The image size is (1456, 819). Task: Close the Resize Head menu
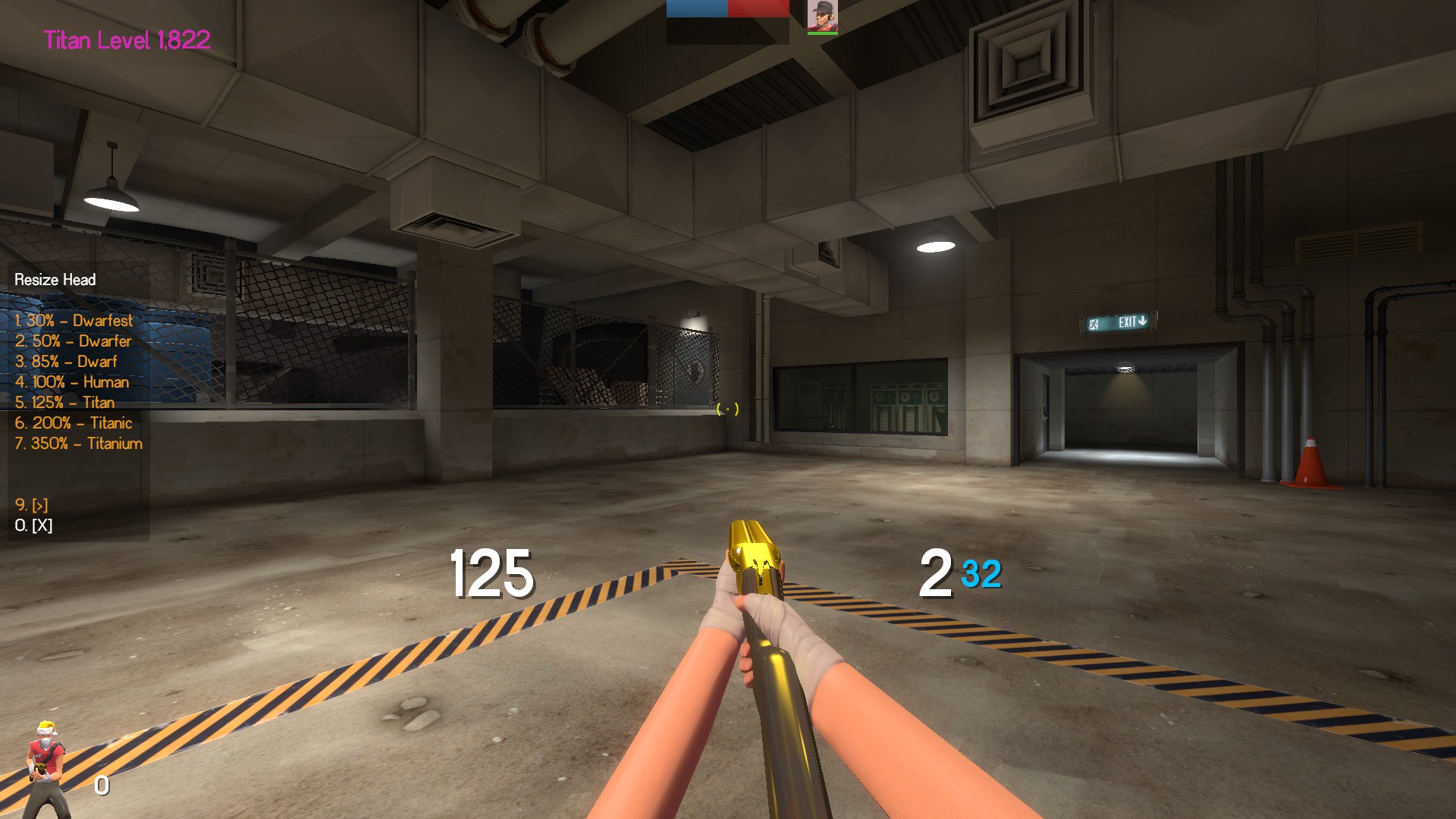click(x=34, y=526)
